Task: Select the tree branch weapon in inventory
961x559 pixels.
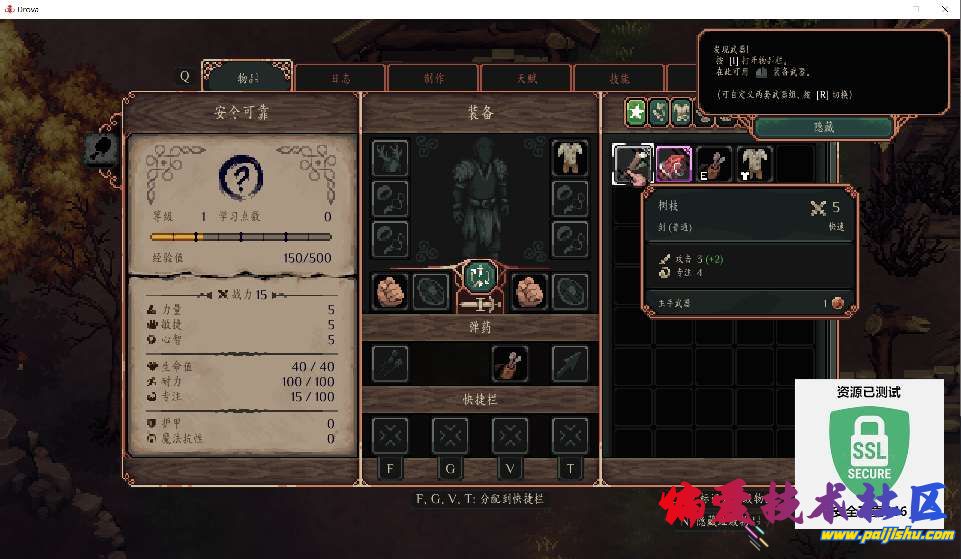Action: pyautogui.click(x=632, y=164)
